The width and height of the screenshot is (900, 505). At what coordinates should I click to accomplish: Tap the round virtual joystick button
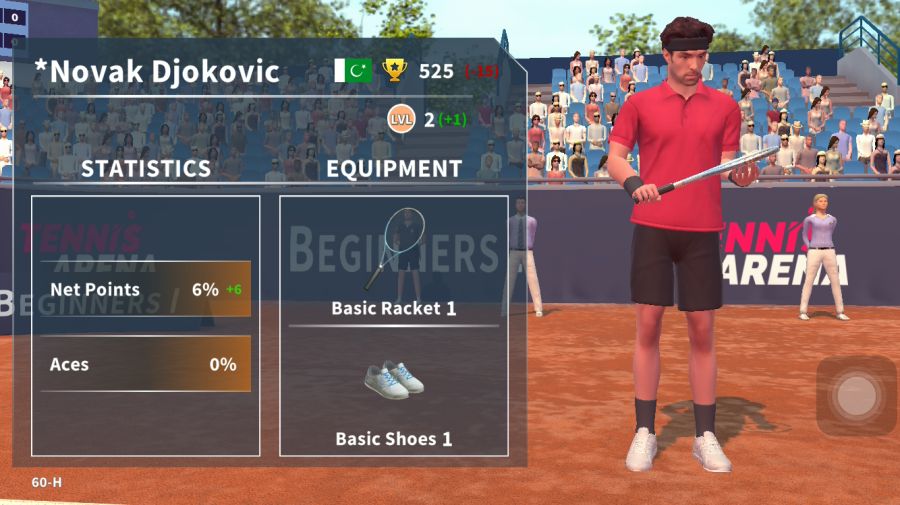coord(855,397)
